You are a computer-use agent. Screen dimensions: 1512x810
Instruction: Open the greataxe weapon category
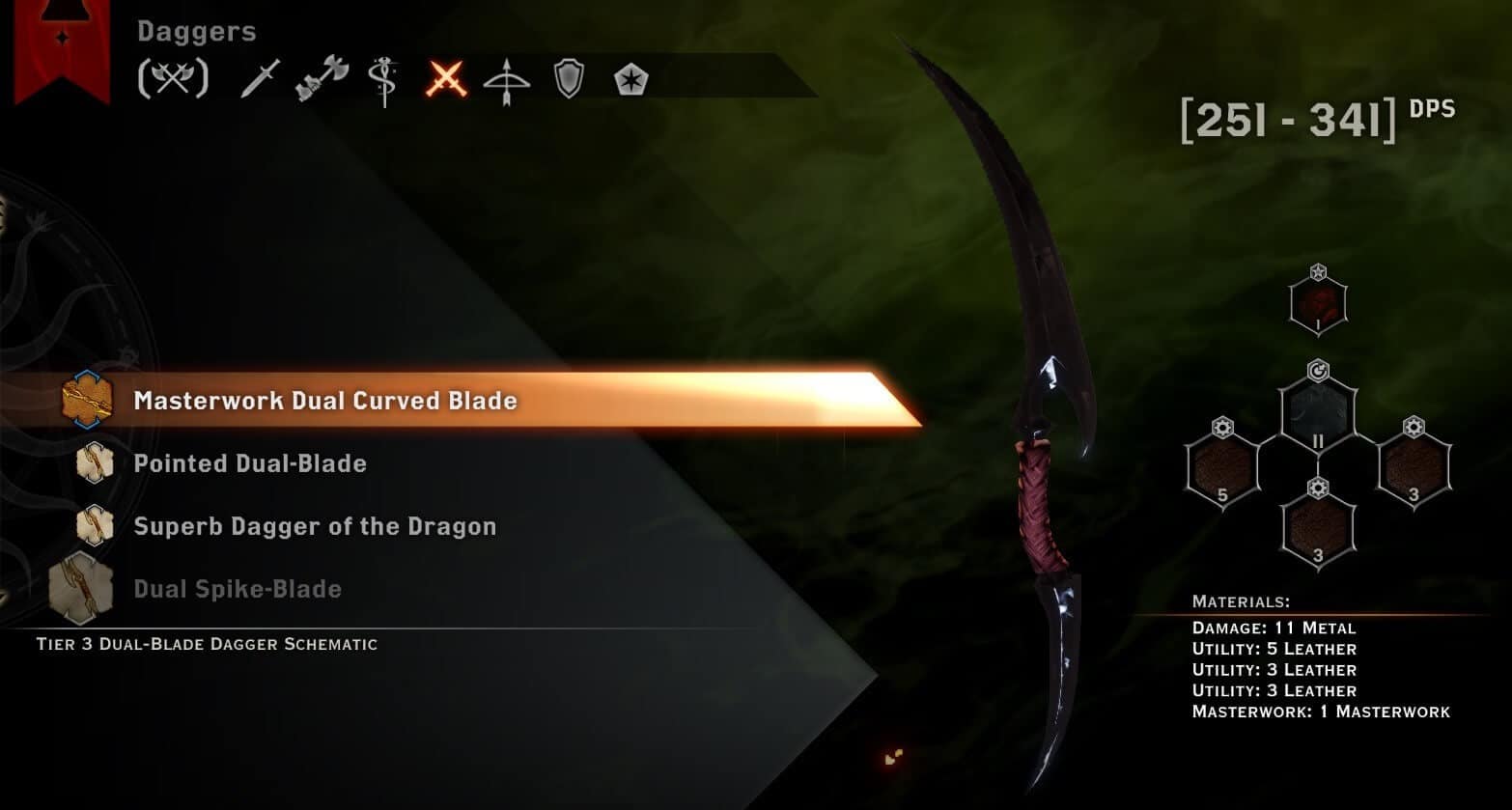(321, 77)
